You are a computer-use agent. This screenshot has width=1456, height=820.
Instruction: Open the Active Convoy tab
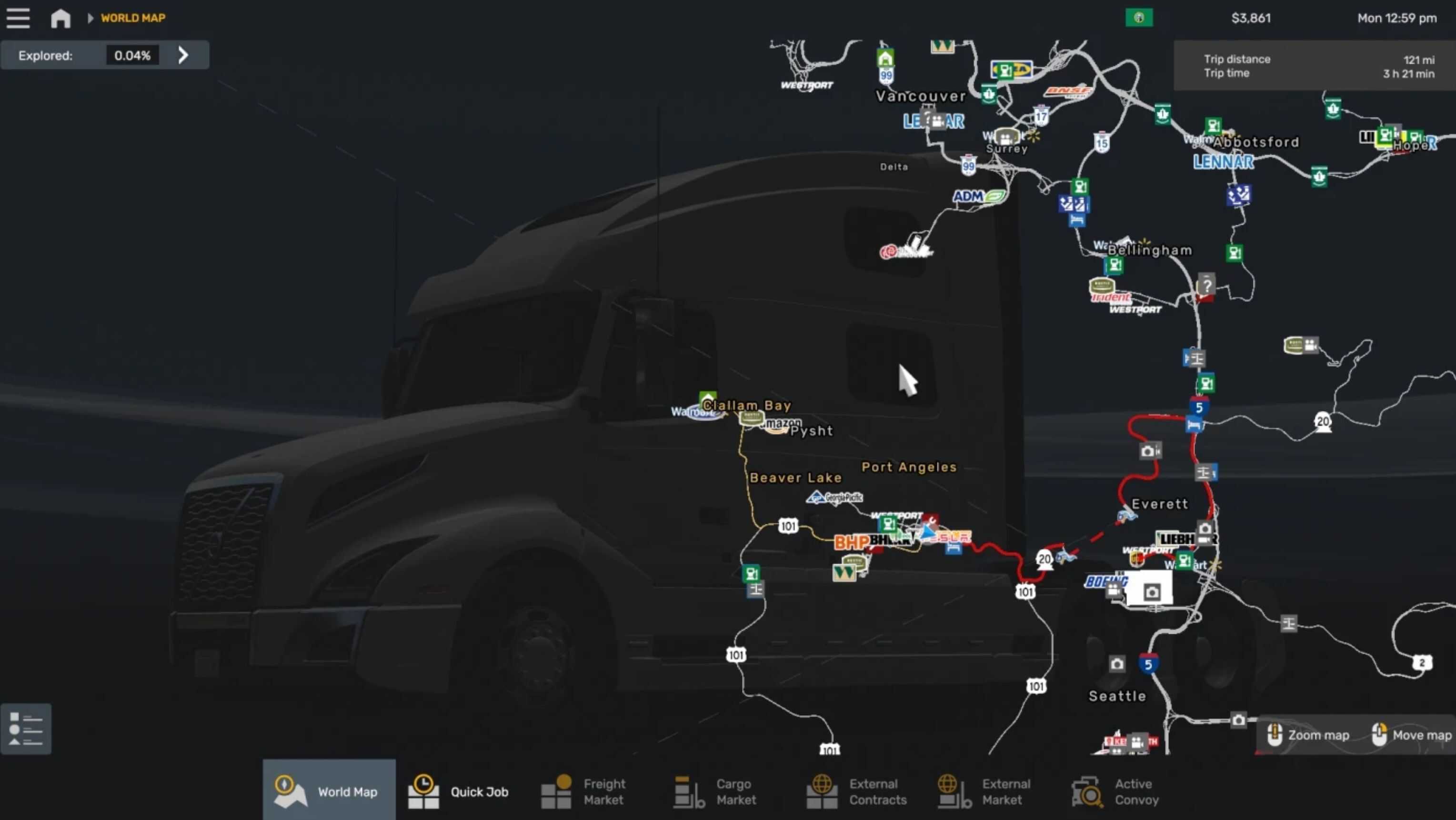click(1116, 791)
